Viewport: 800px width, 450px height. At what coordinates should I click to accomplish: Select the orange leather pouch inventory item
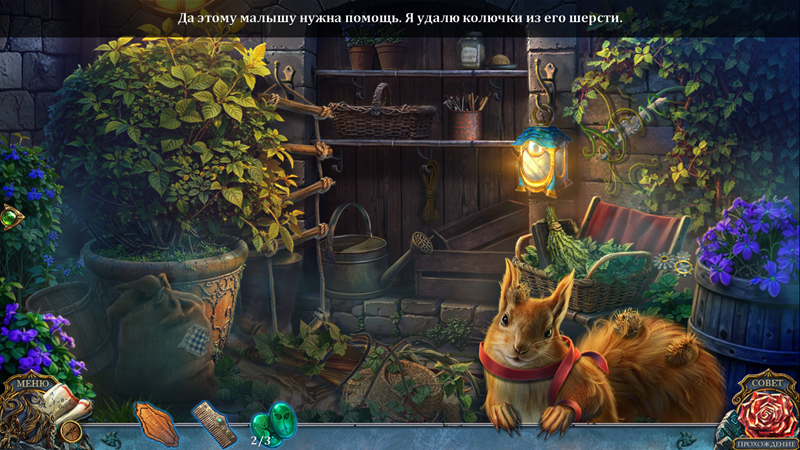click(156, 424)
